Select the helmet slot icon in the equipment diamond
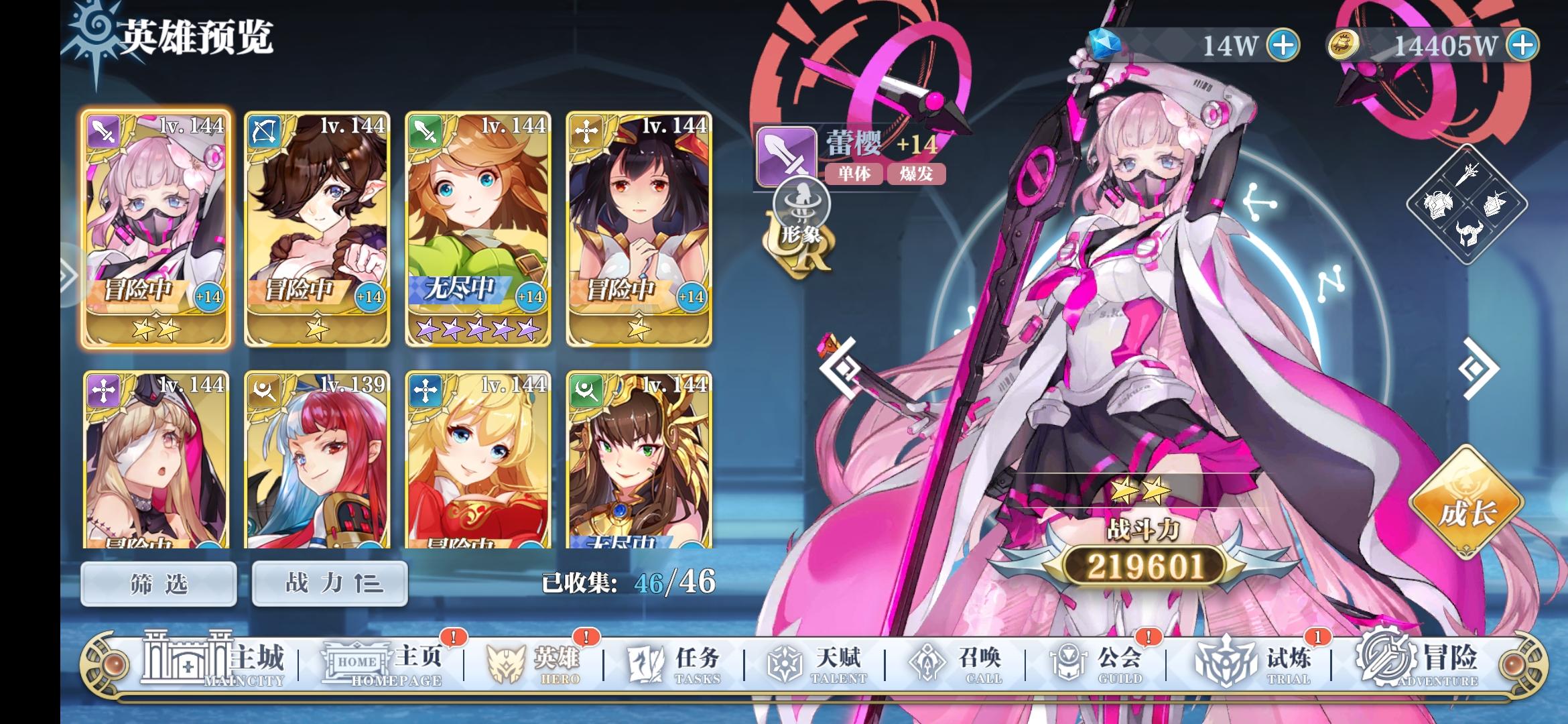Viewport: 1568px width, 724px height. (1467, 234)
